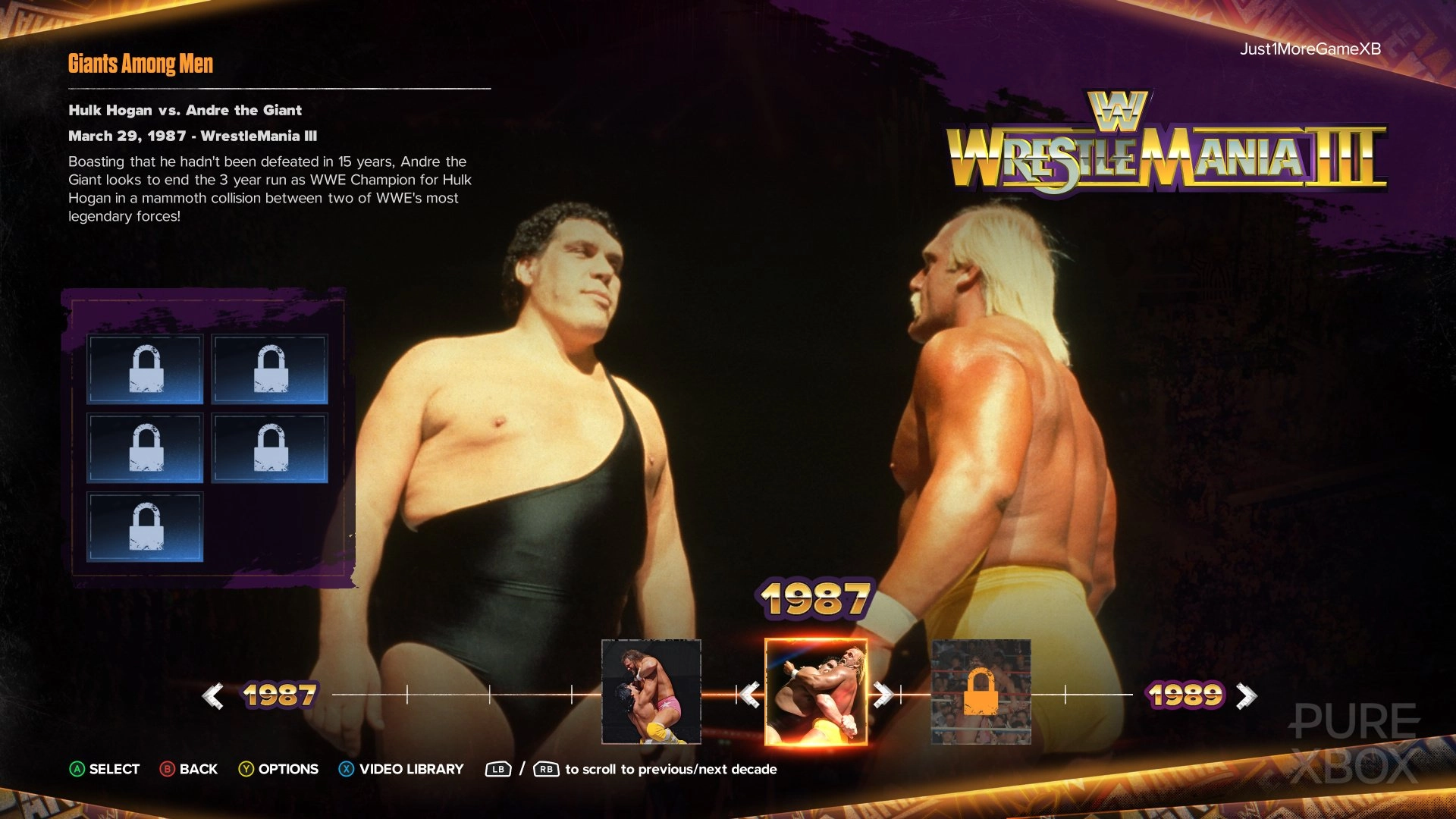Screen dimensions: 1456x819
Task: Click the bottom locked reward tile
Action: tap(145, 526)
